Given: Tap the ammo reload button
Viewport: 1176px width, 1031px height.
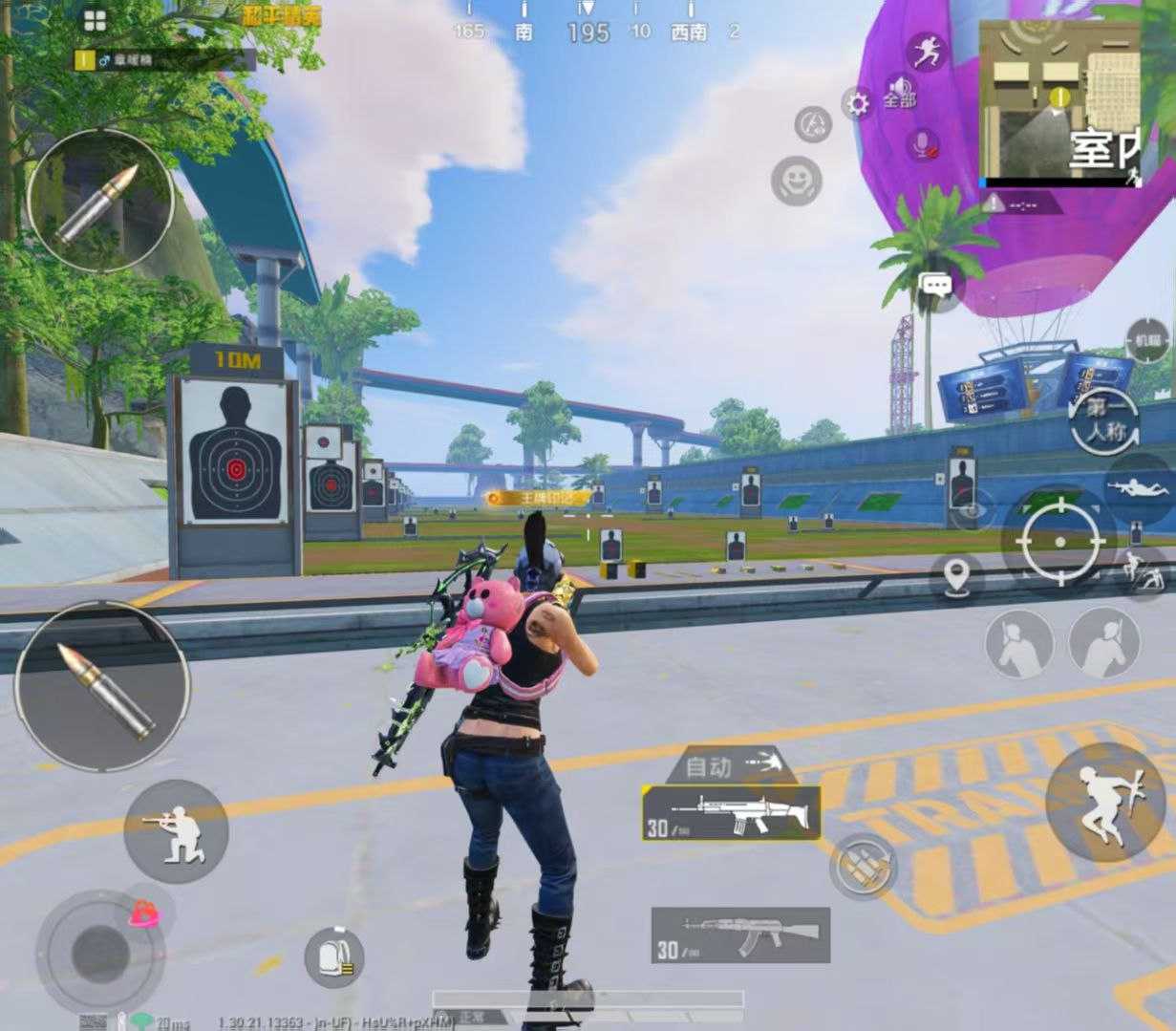Looking at the screenshot, I should [863, 867].
